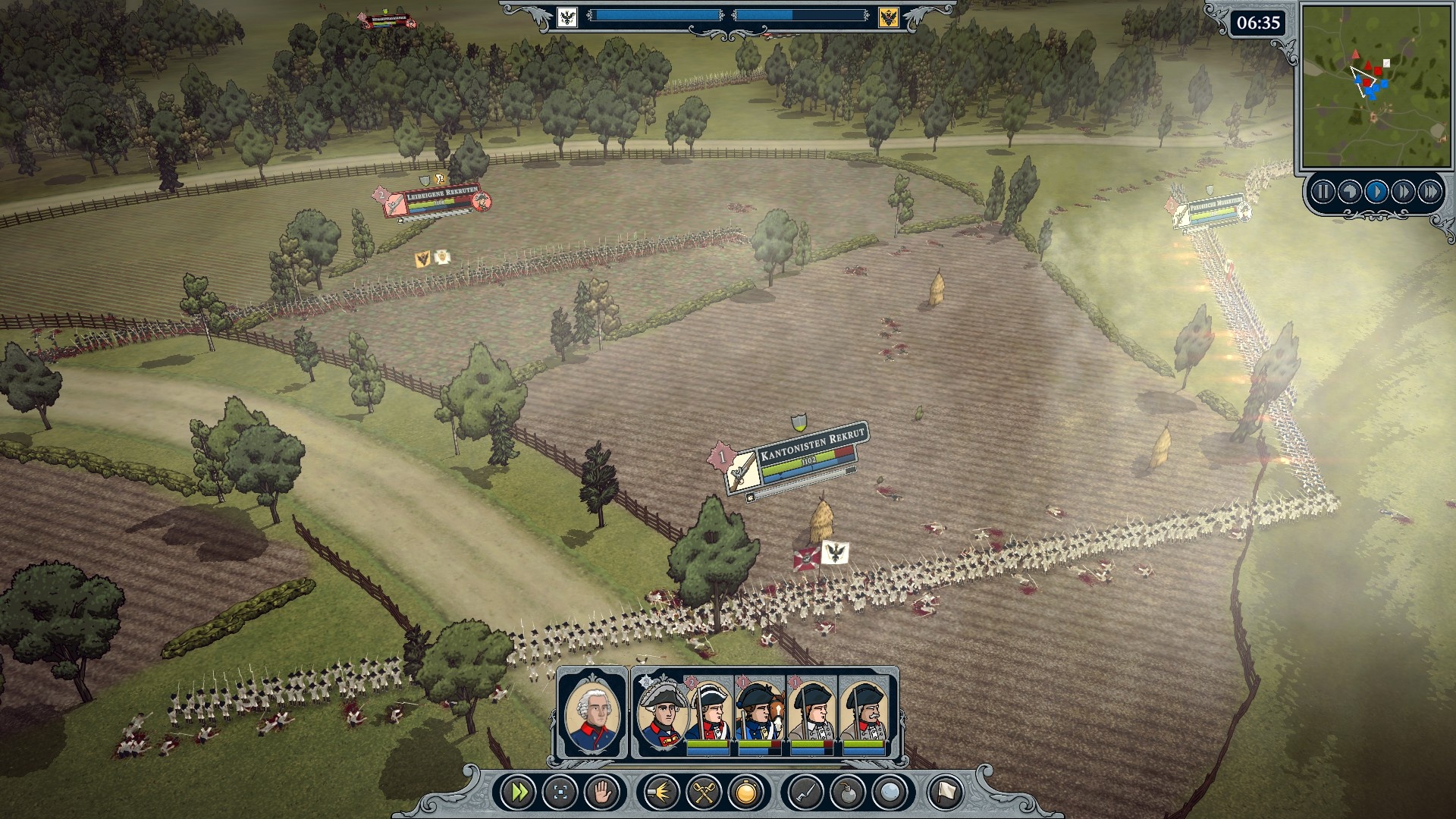The width and height of the screenshot is (1456, 819).
Task: Click the blue square-brackets formation icon
Action: [x=560, y=793]
